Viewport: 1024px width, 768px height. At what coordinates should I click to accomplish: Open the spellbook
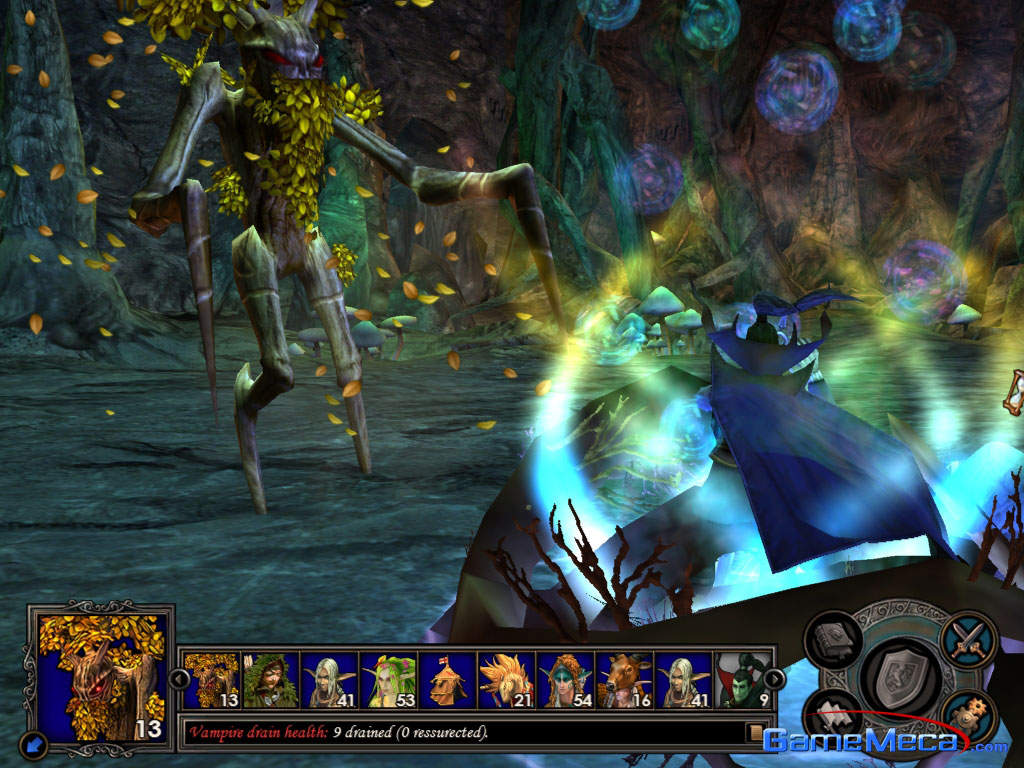833,641
